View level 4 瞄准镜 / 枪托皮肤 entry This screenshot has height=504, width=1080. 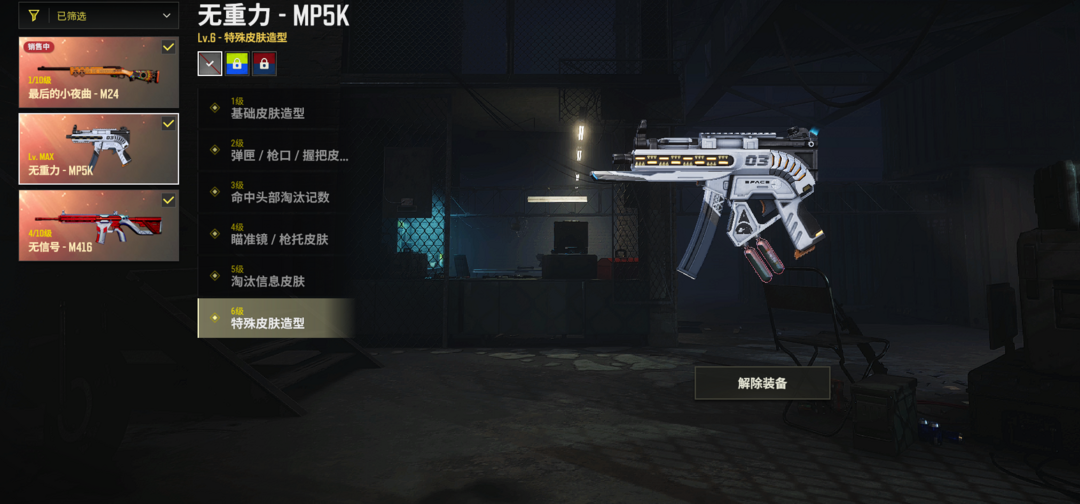276,234
